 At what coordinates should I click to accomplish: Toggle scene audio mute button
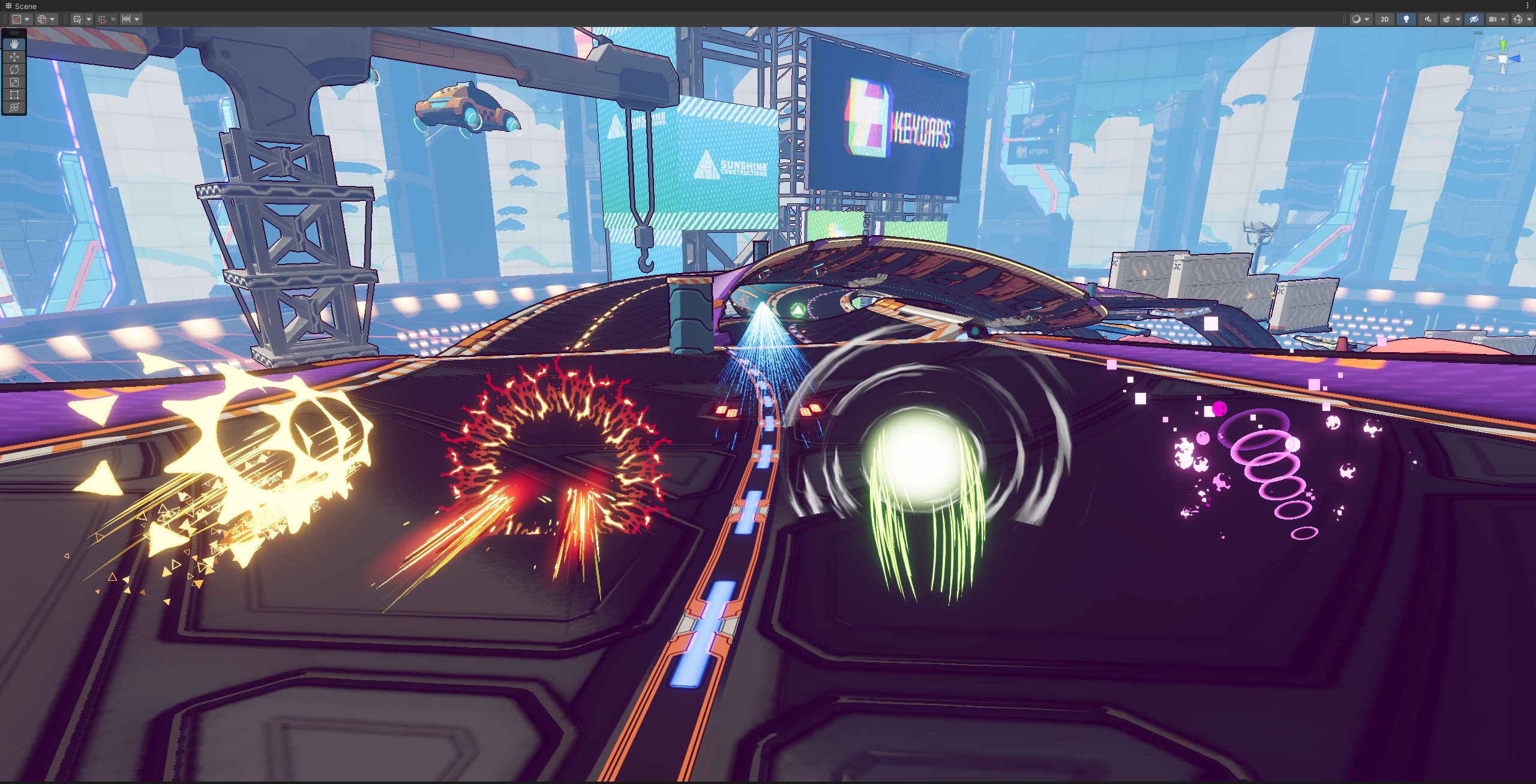tap(1428, 19)
